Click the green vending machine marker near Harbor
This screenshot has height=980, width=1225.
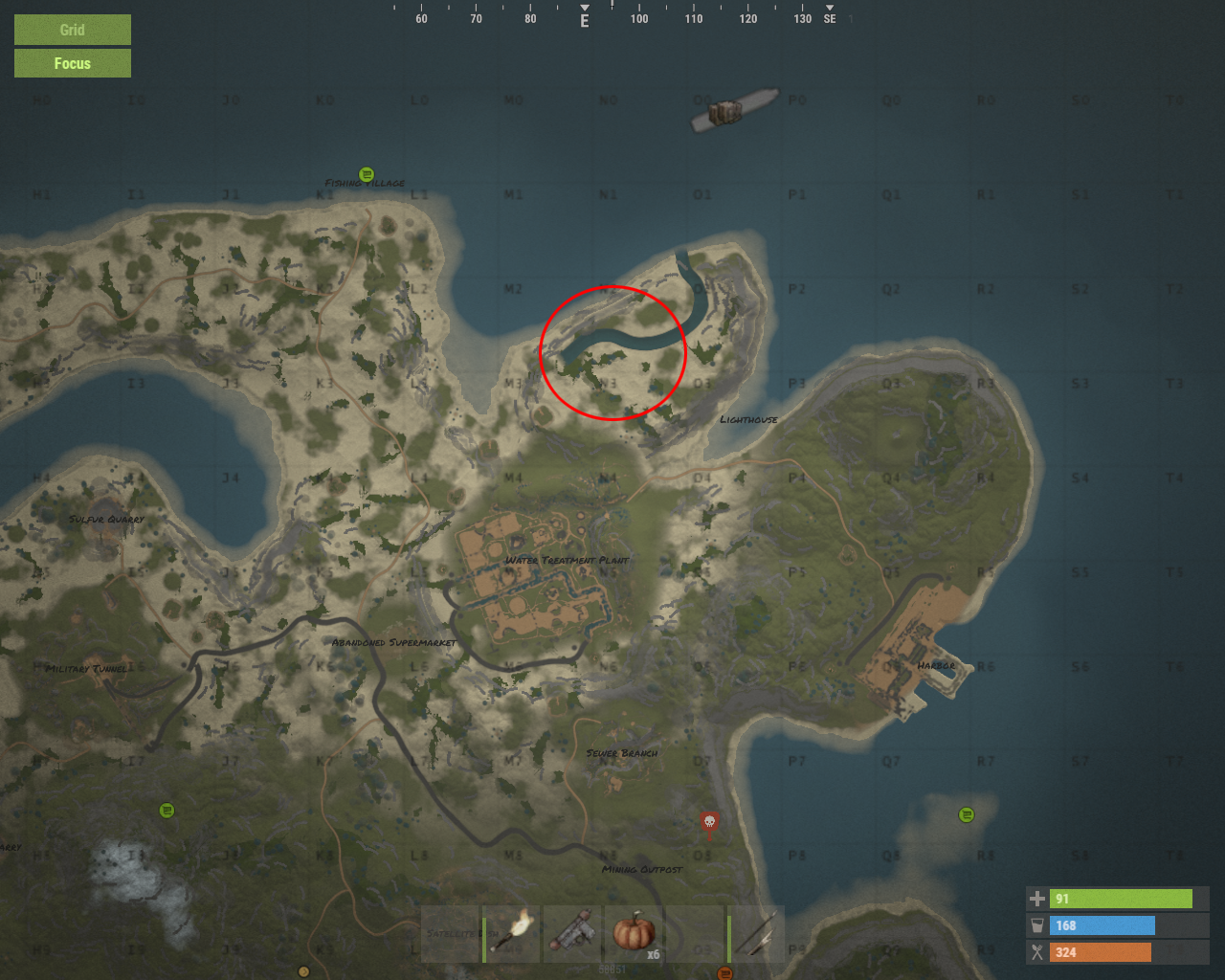[966, 814]
